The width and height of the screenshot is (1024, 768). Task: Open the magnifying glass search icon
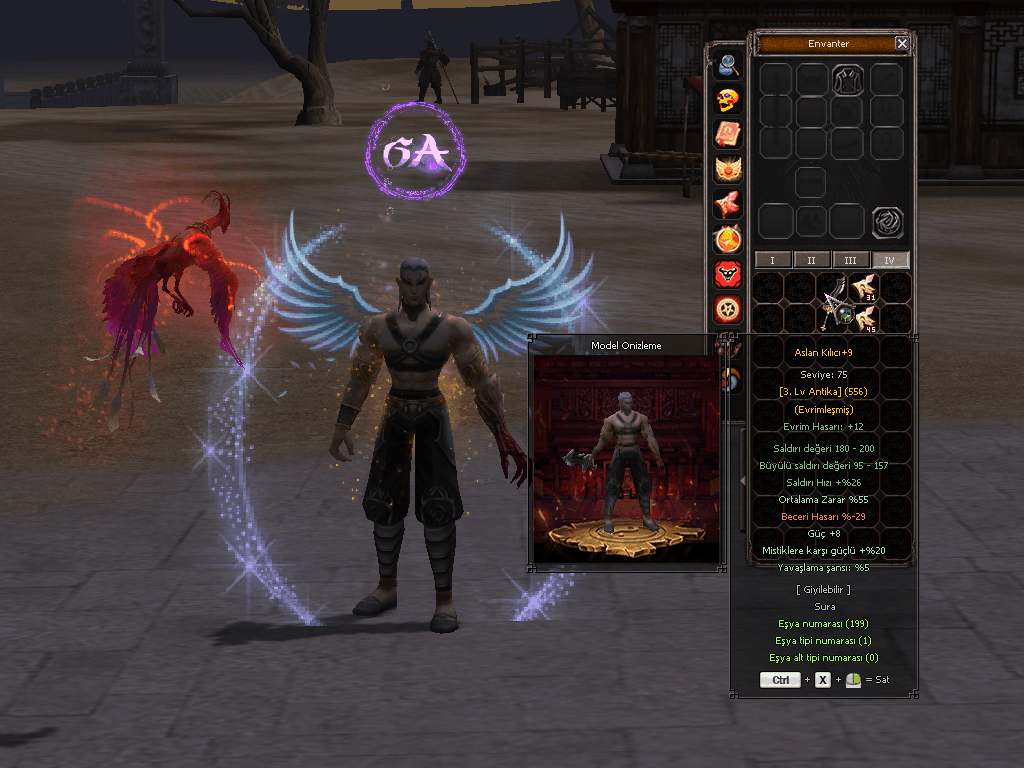[x=727, y=66]
